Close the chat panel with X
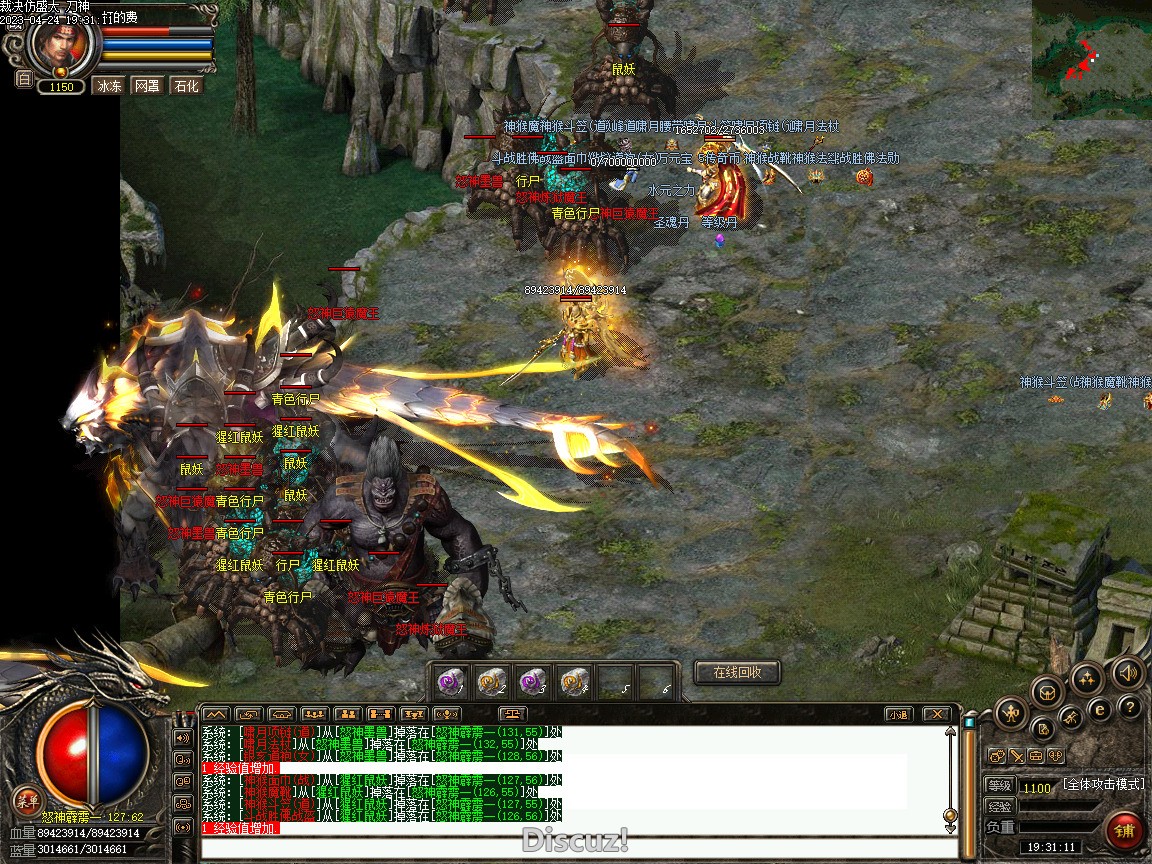1152x864 pixels. click(936, 714)
